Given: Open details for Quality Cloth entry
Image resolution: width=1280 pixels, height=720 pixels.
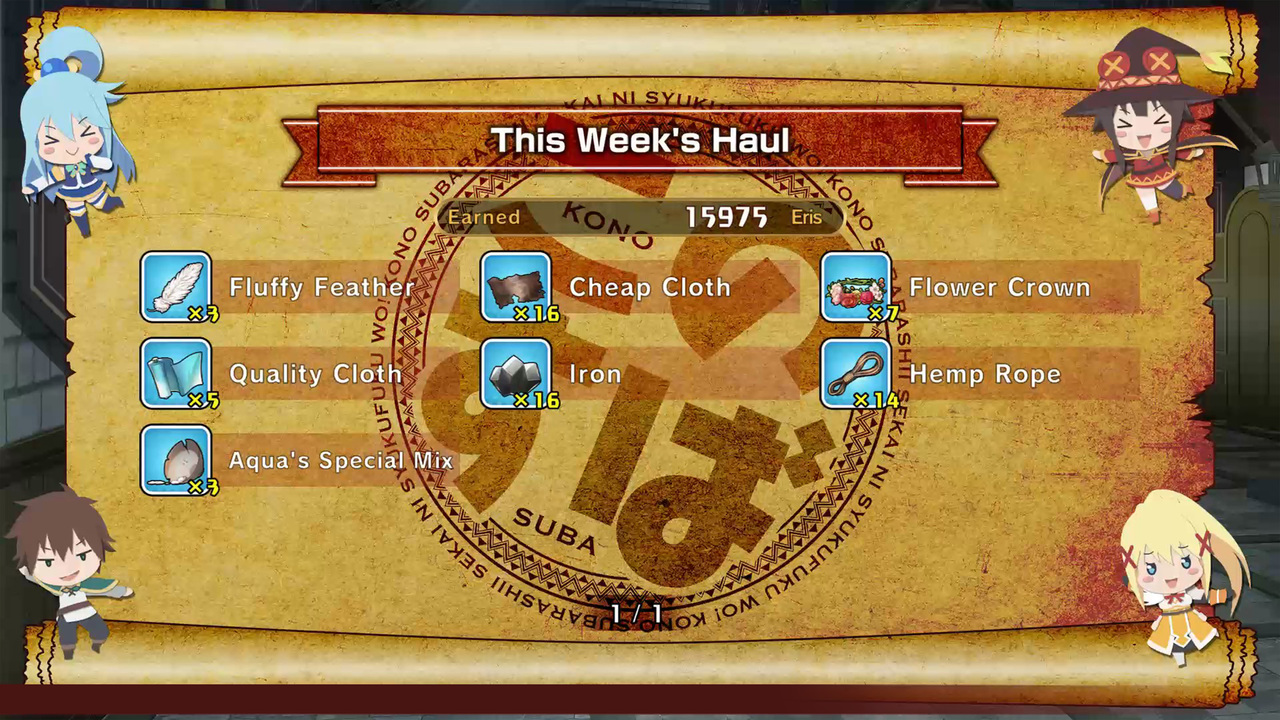Looking at the screenshot, I should click(315, 374).
